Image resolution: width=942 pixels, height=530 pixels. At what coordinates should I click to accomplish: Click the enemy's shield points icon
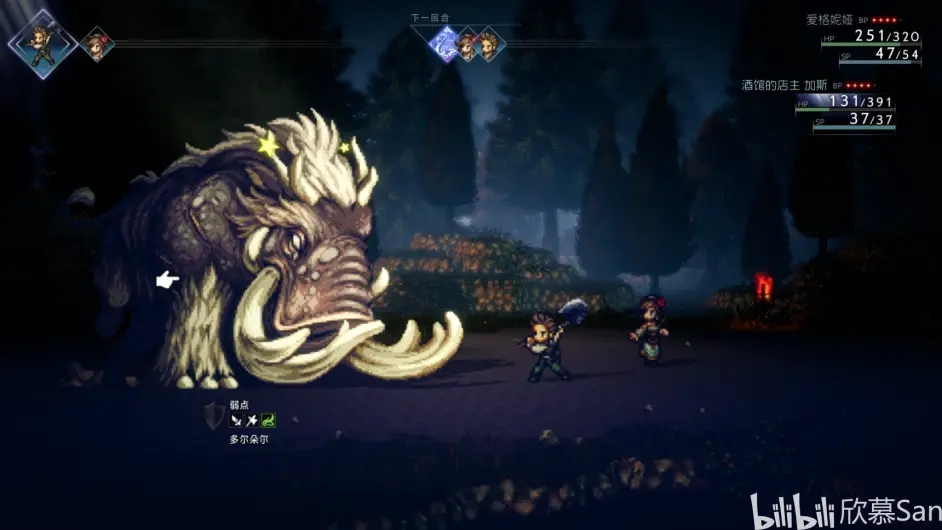213,415
